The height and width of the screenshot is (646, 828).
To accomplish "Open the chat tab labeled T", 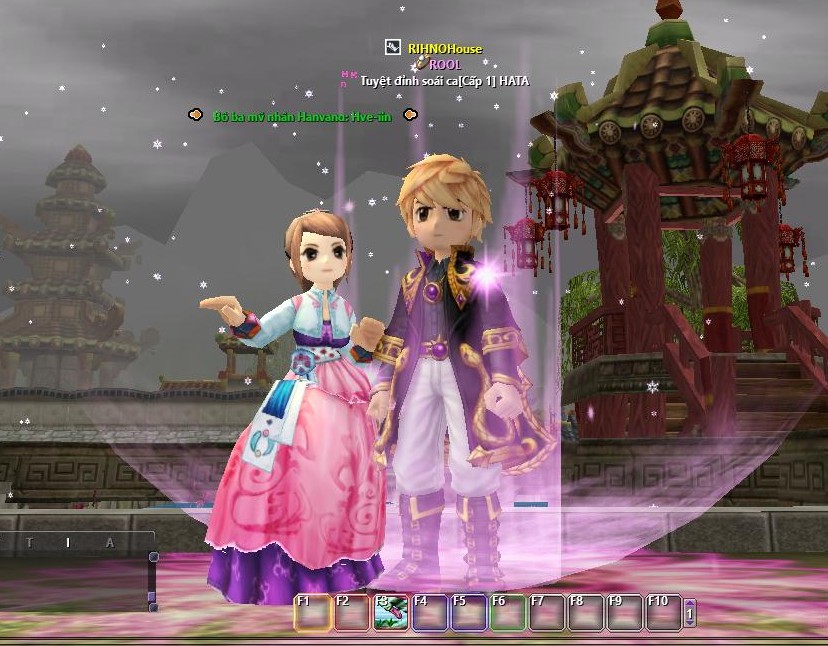I will [30, 543].
